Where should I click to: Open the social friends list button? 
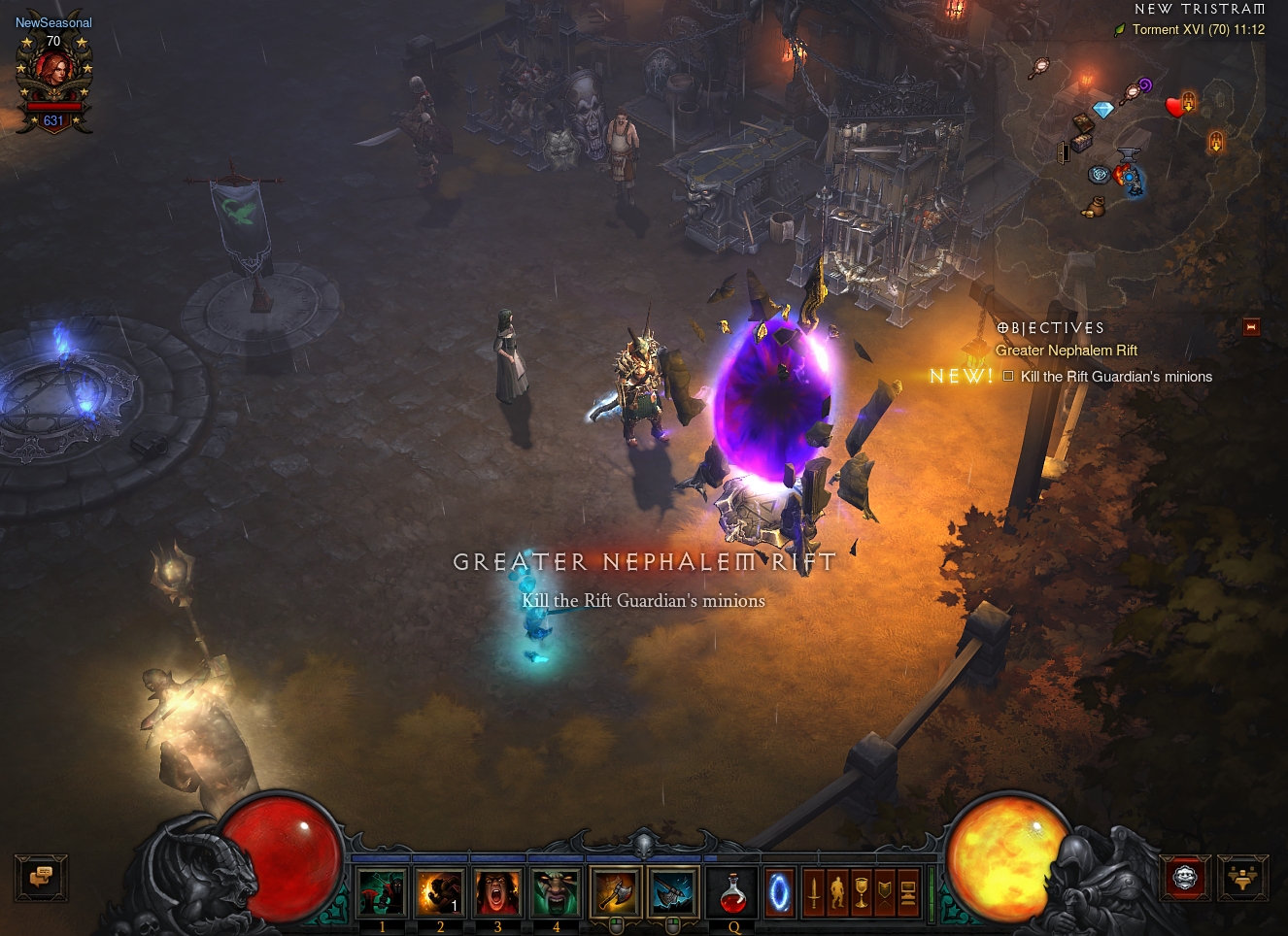(1243, 878)
